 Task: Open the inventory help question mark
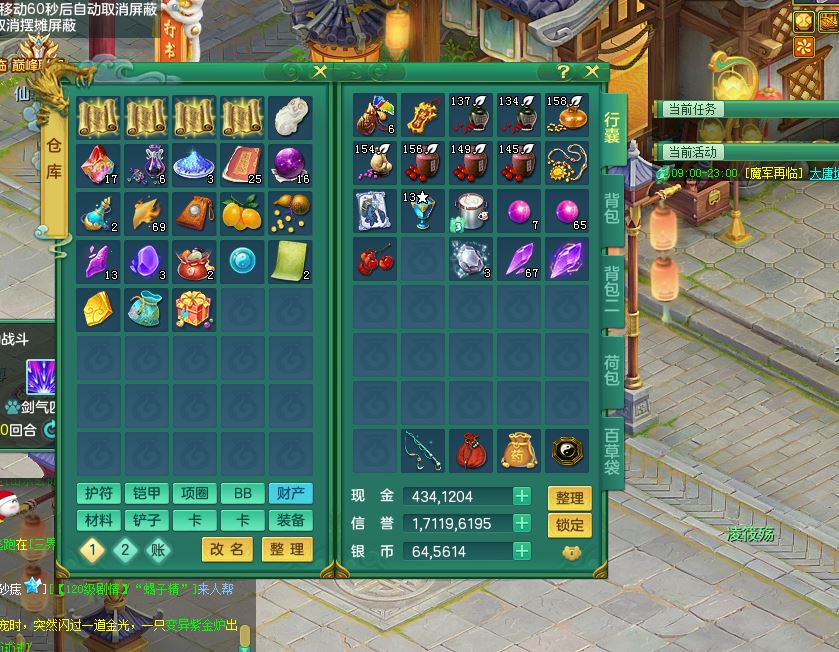pyautogui.click(x=564, y=72)
